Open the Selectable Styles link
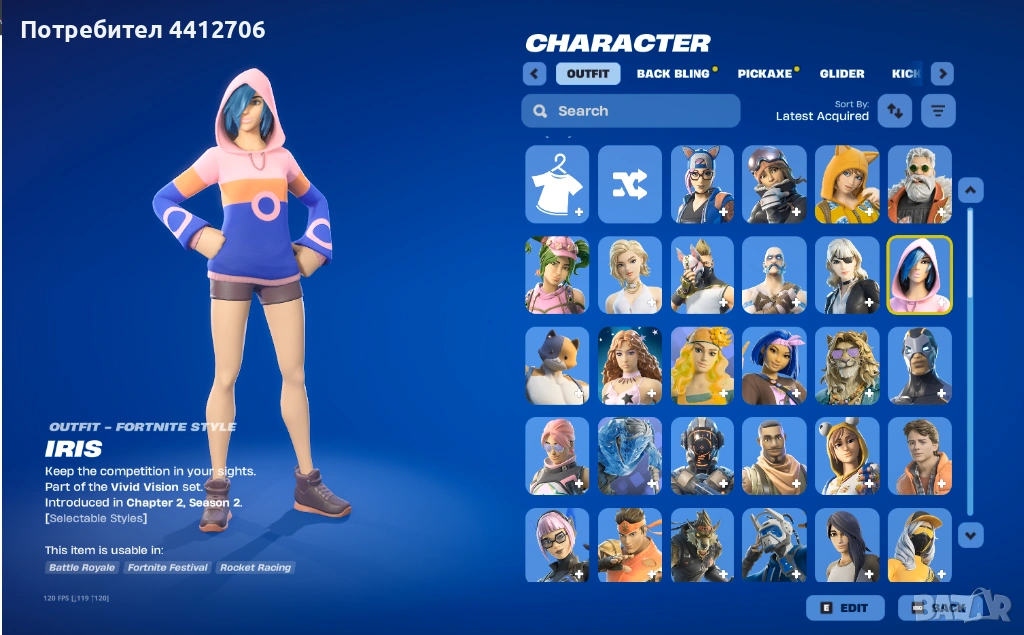1024x635 pixels. [96, 518]
